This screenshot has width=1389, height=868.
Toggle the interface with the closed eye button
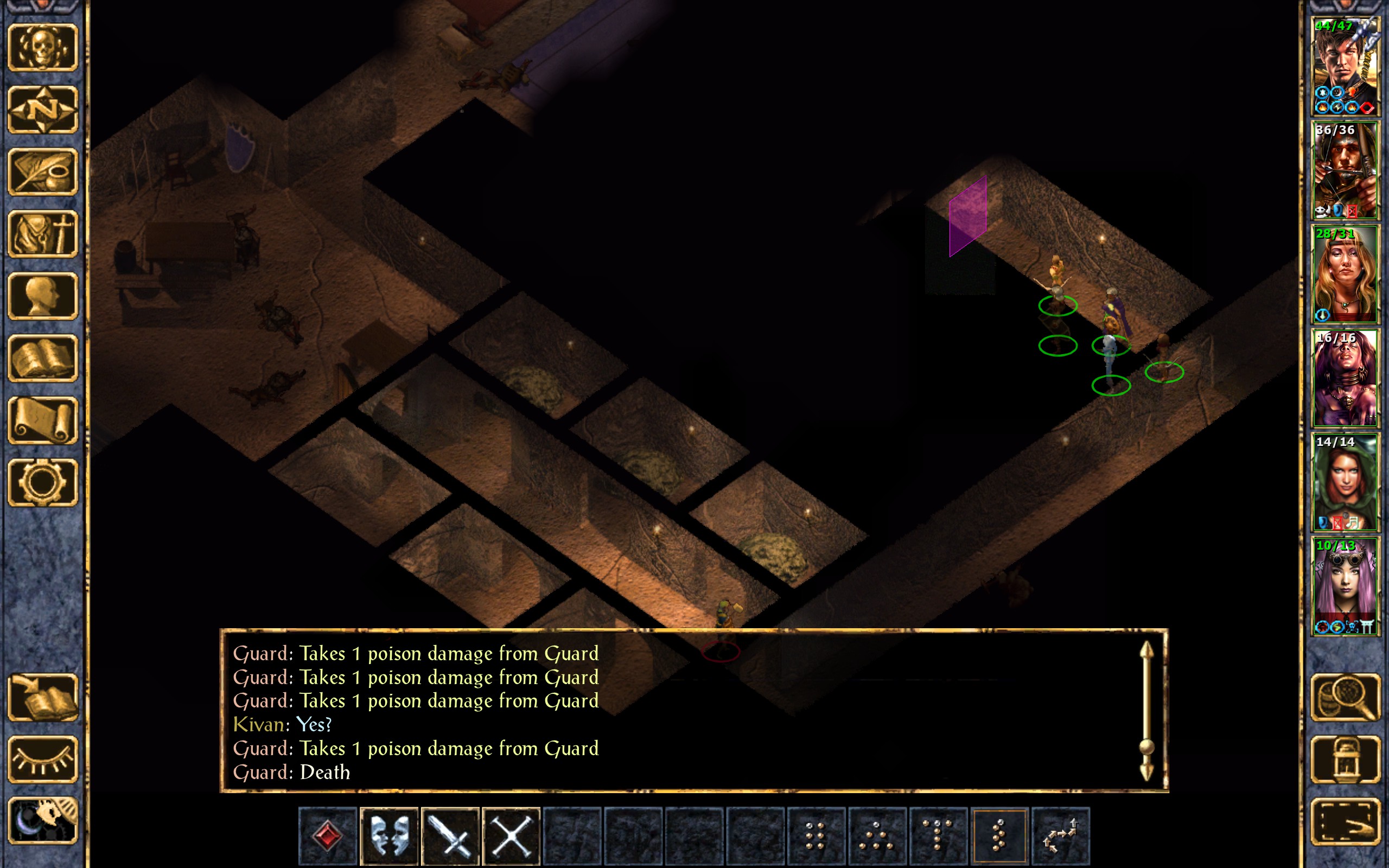click(x=43, y=759)
